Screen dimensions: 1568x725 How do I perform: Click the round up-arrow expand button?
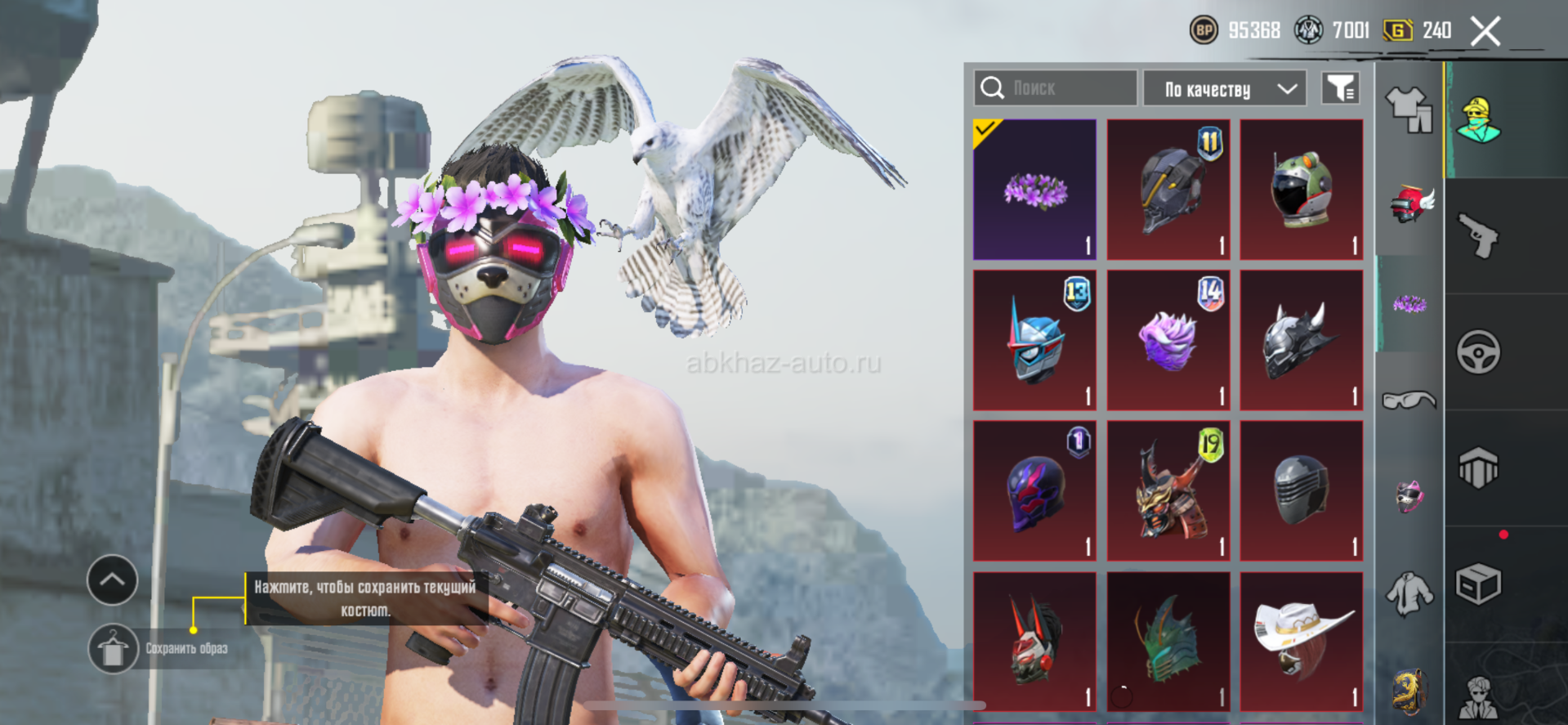(113, 580)
